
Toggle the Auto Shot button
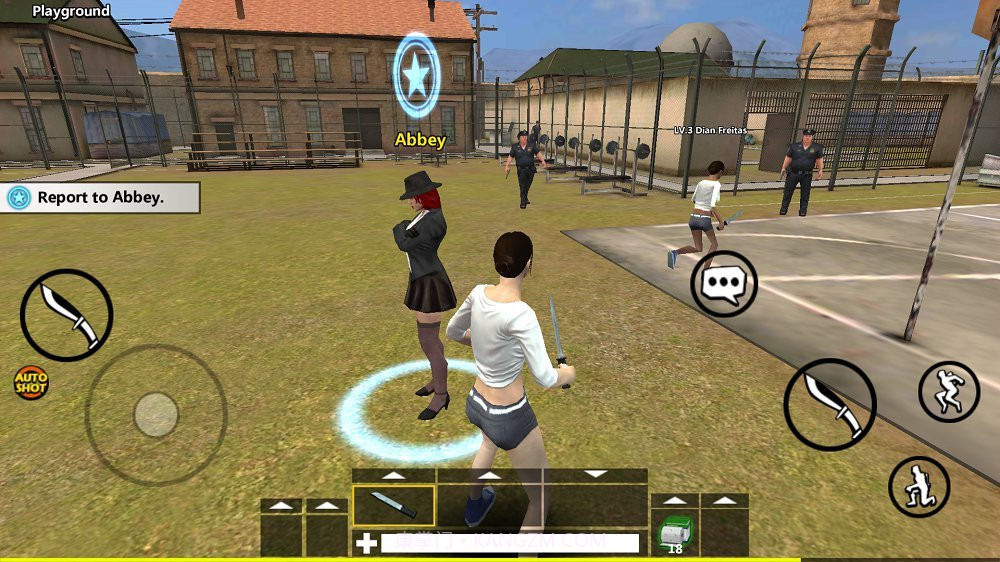31,381
